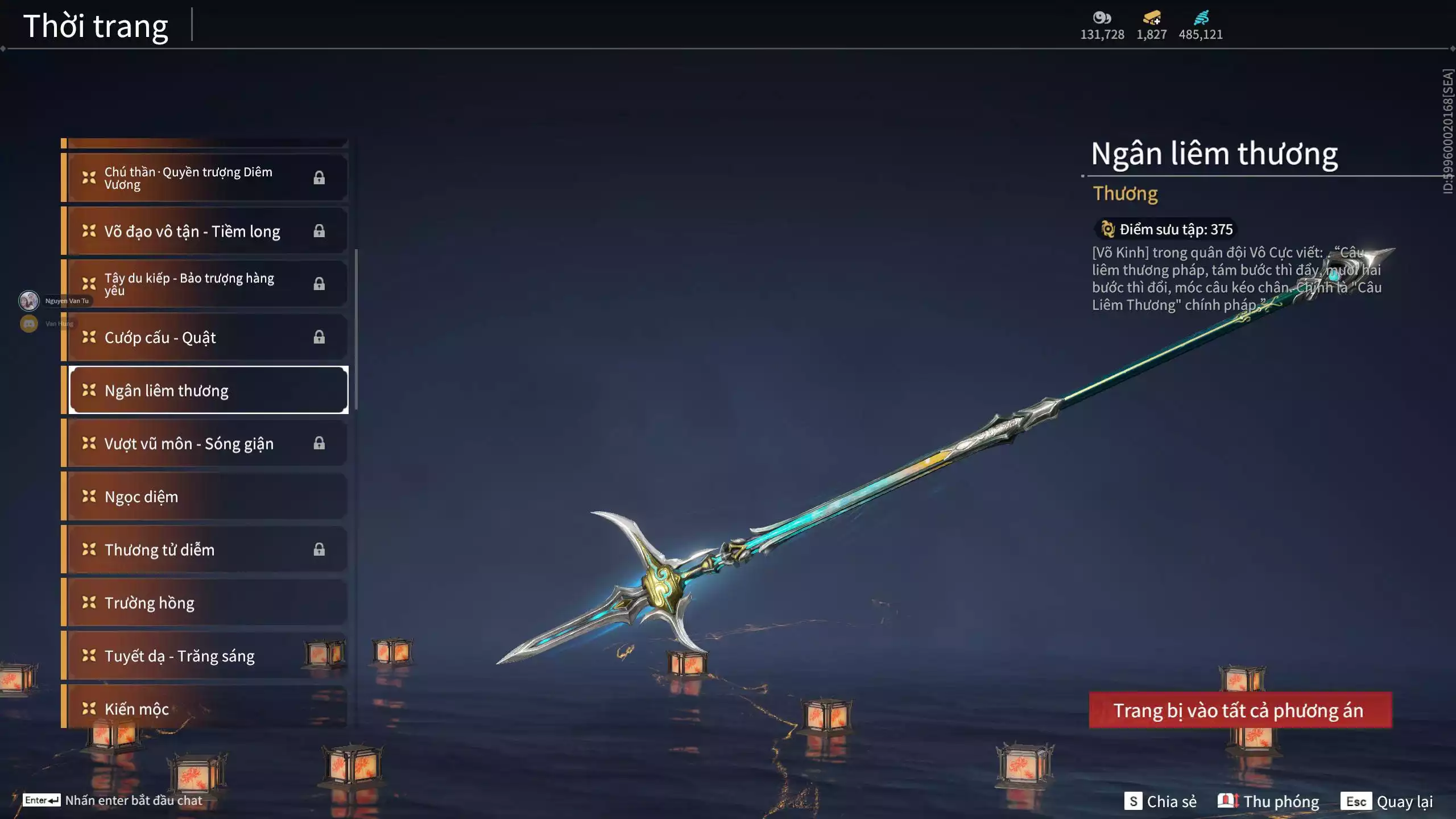The height and width of the screenshot is (819, 1456).
Task: Share this skin with Chia sẻ
Action: pos(1161,801)
